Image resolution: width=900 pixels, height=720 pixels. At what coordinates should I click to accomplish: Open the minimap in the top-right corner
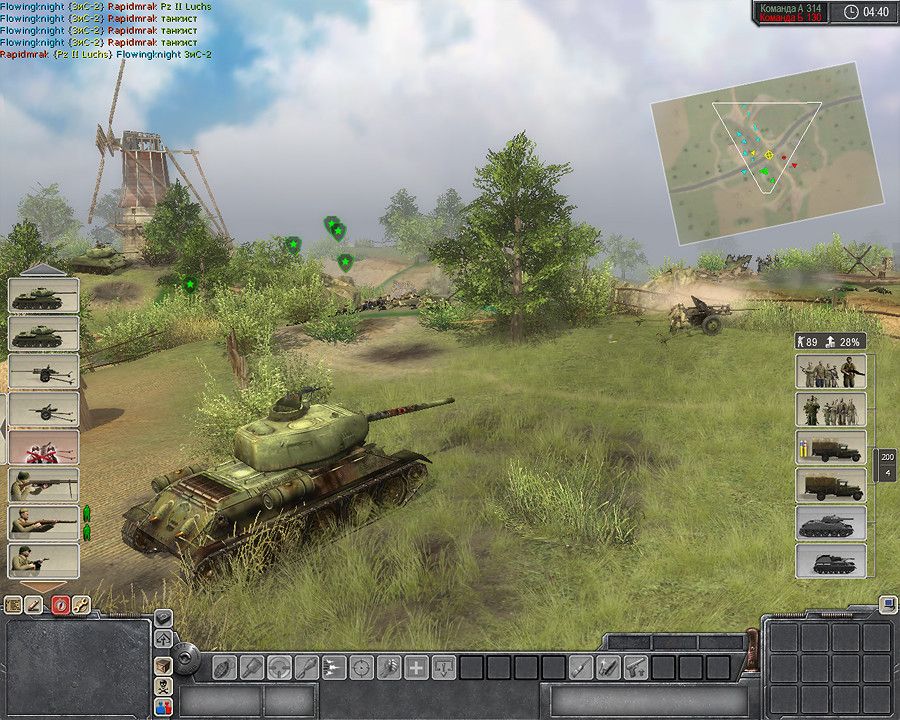point(767,155)
